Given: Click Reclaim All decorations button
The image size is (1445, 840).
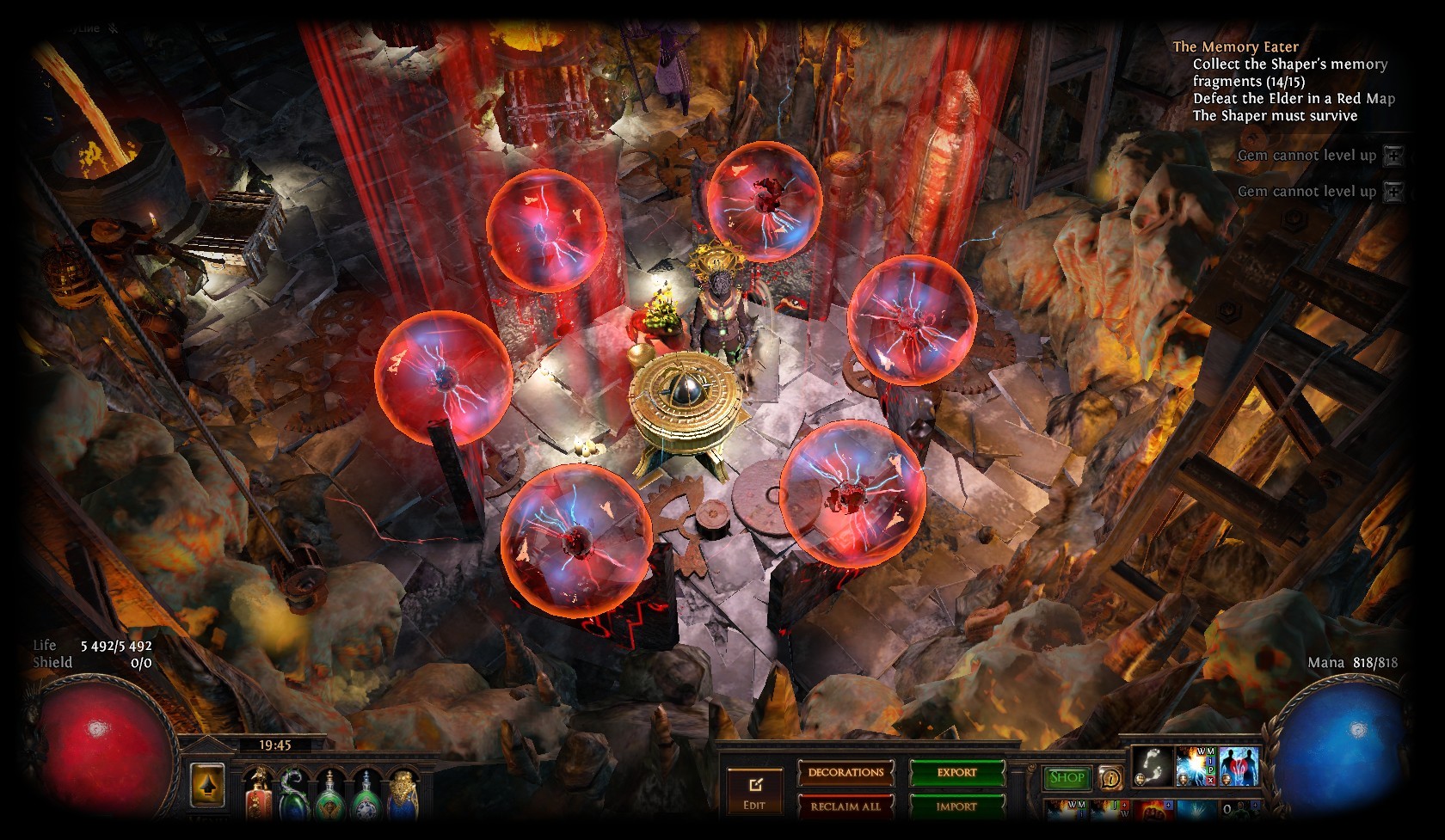Looking at the screenshot, I should 845,806.
